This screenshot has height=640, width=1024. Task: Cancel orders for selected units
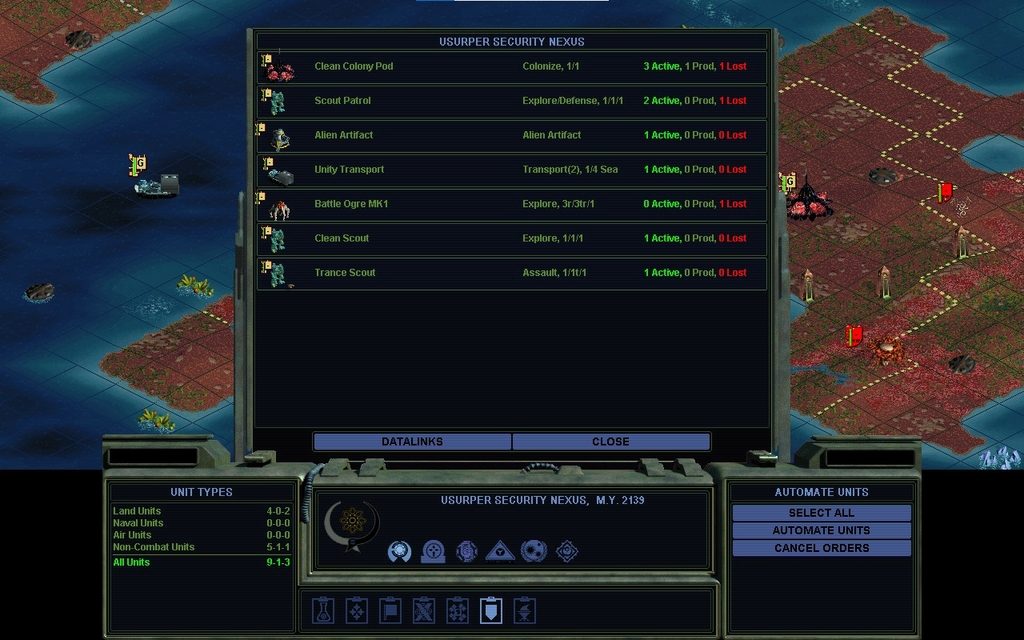[821, 548]
